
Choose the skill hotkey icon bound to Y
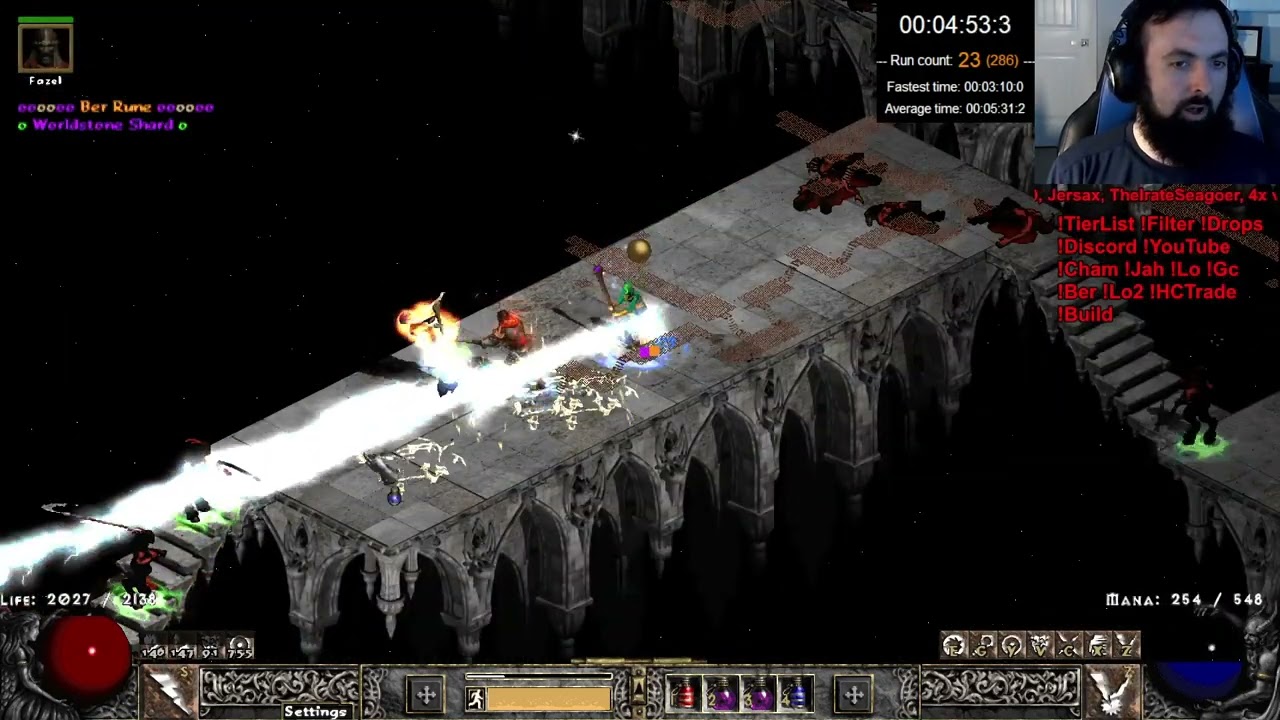click(x=1011, y=646)
